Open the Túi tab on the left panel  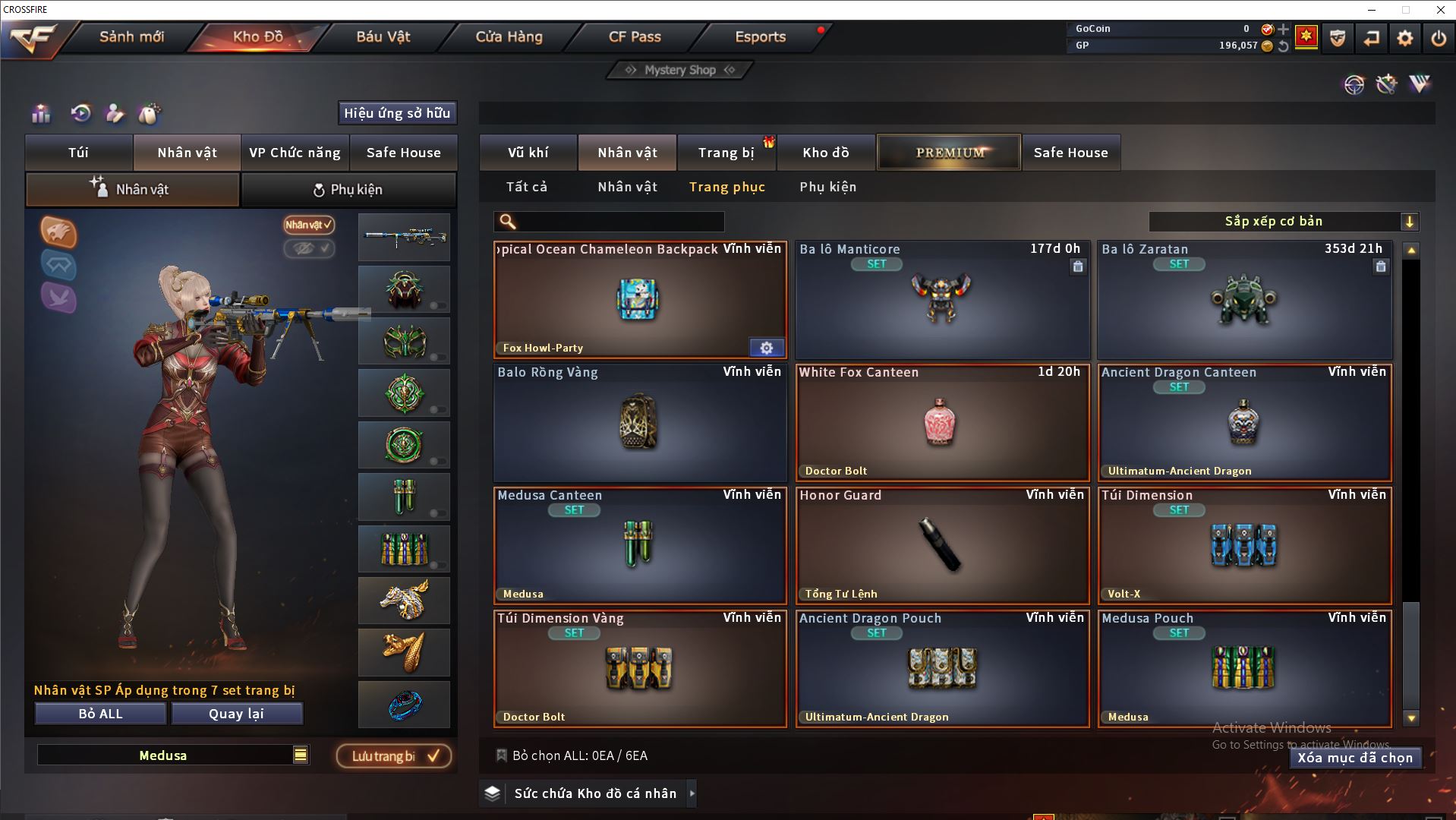pos(79,153)
